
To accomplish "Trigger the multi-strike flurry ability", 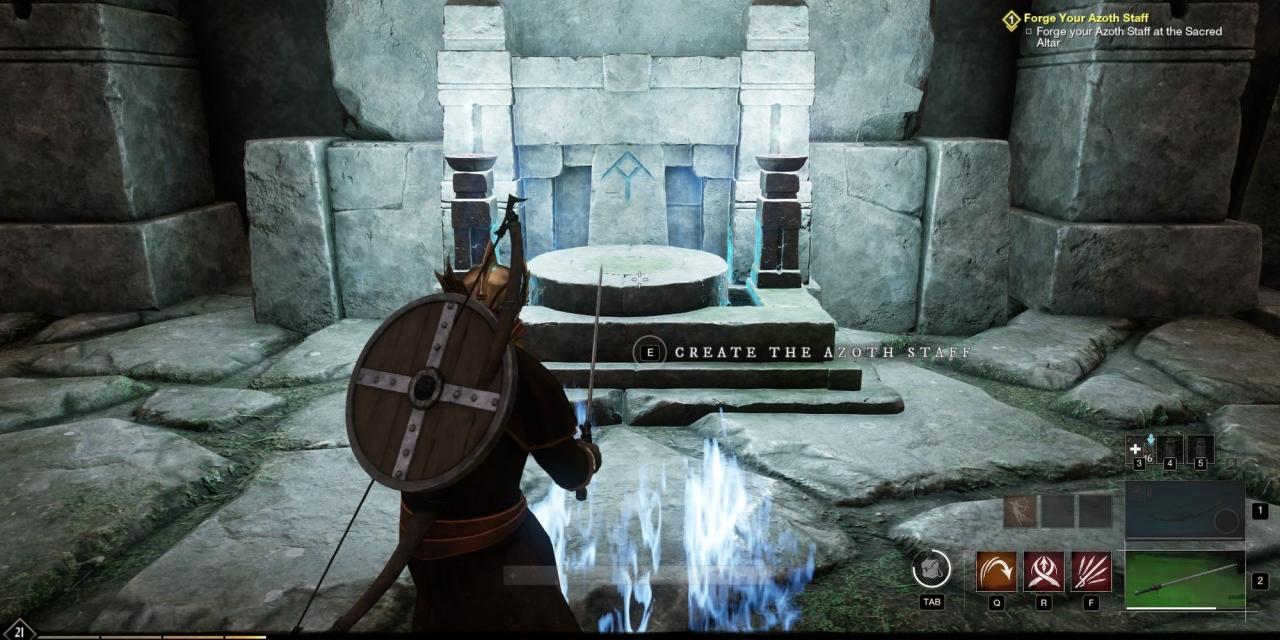I will (1091, 571).
